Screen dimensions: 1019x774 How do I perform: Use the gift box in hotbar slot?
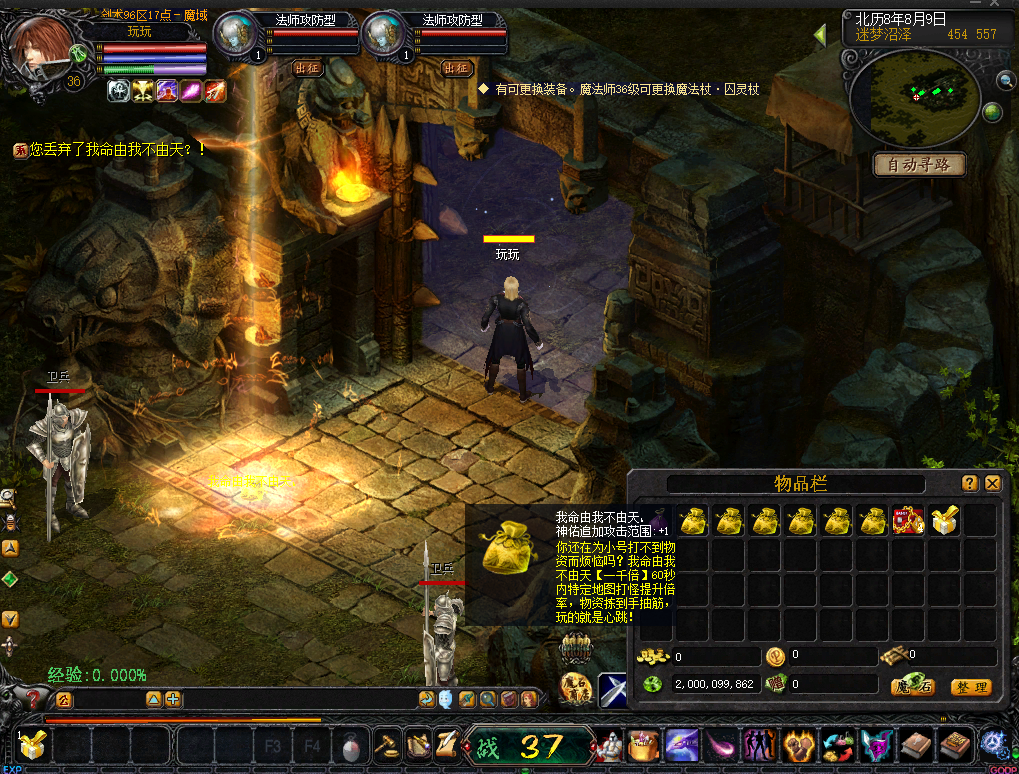(x=32, y=745)
